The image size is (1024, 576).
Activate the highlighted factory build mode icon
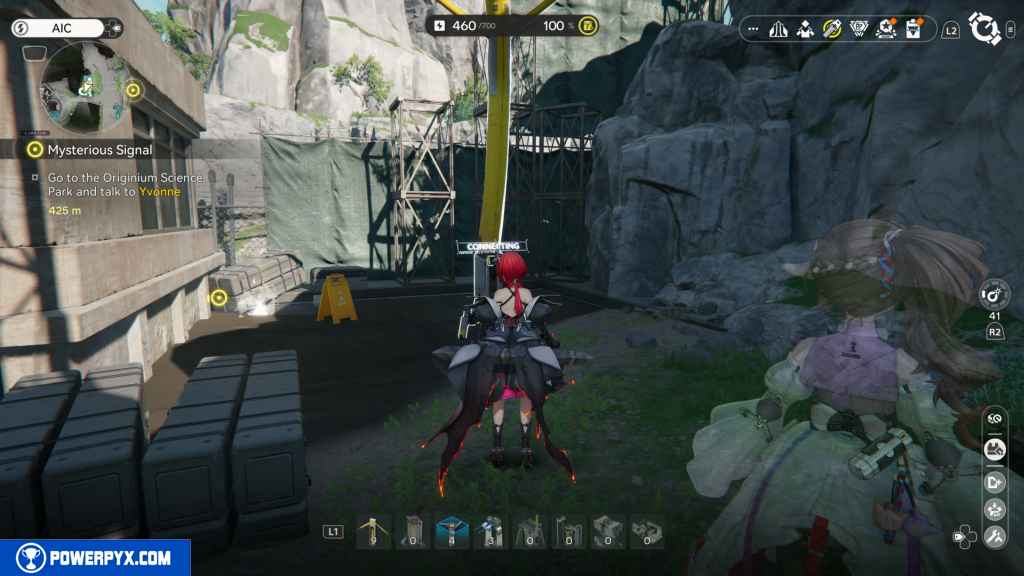click(x=994, y=449)
